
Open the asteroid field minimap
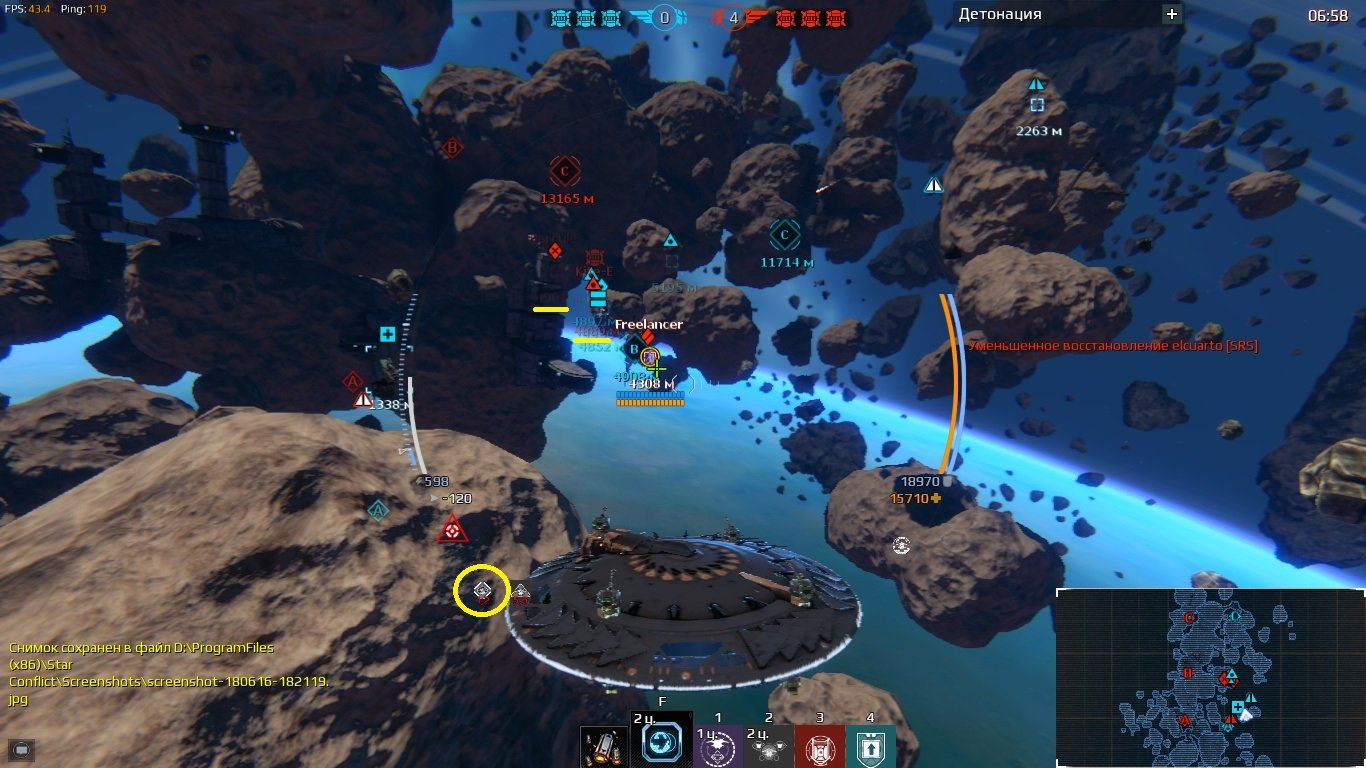click(1209, 677)
